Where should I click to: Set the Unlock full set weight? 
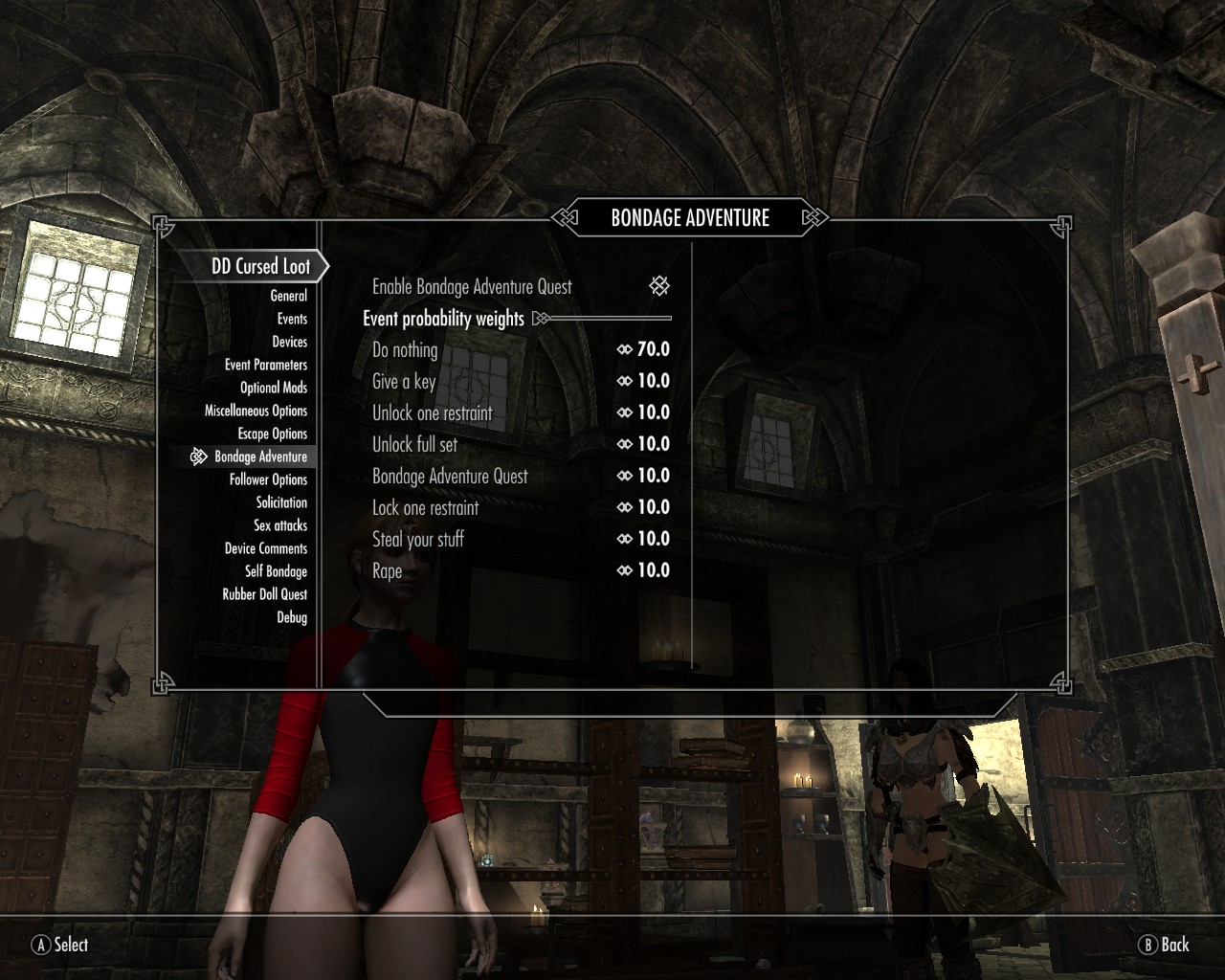644,444
